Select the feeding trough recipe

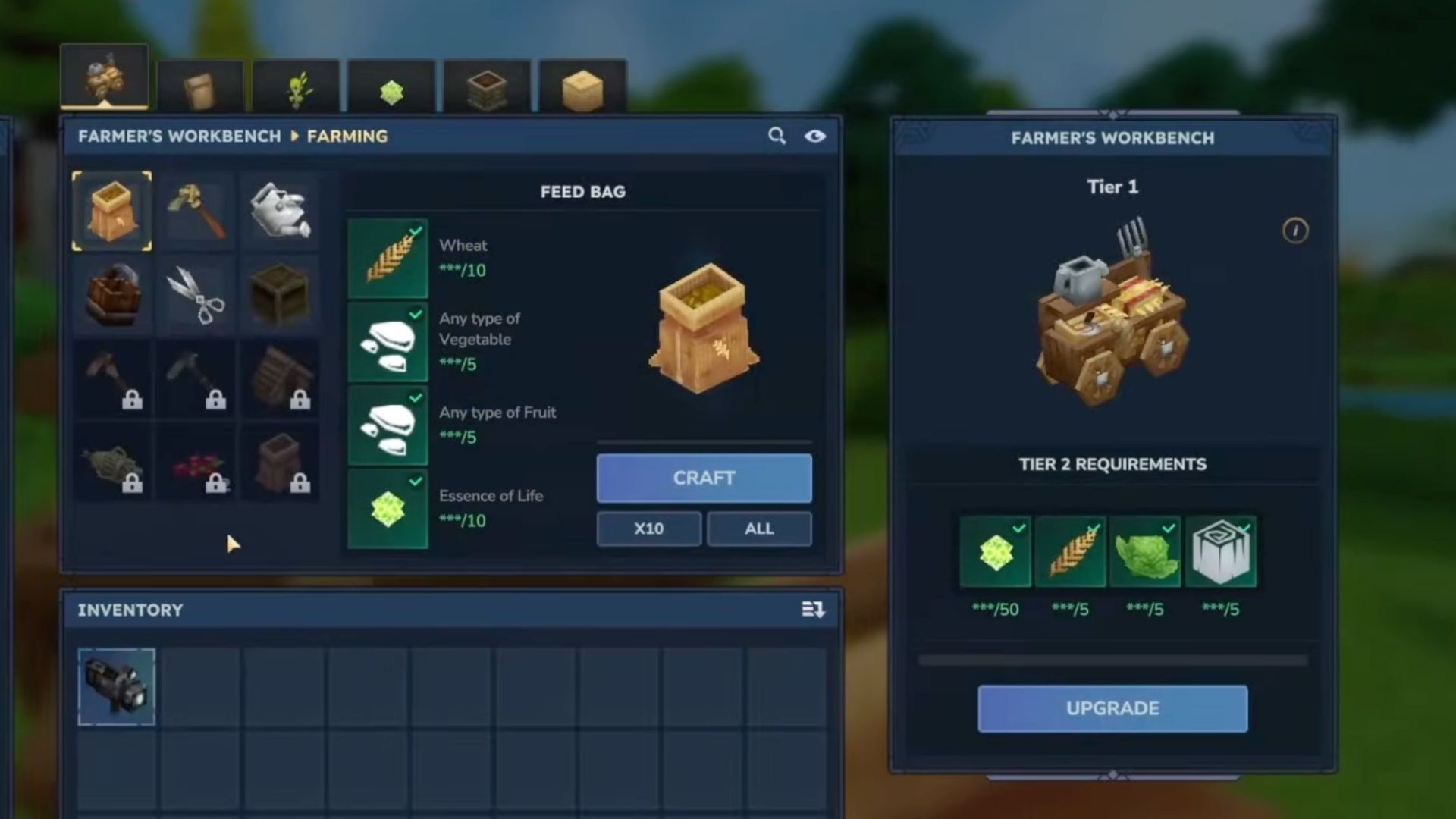click(112, 294)
